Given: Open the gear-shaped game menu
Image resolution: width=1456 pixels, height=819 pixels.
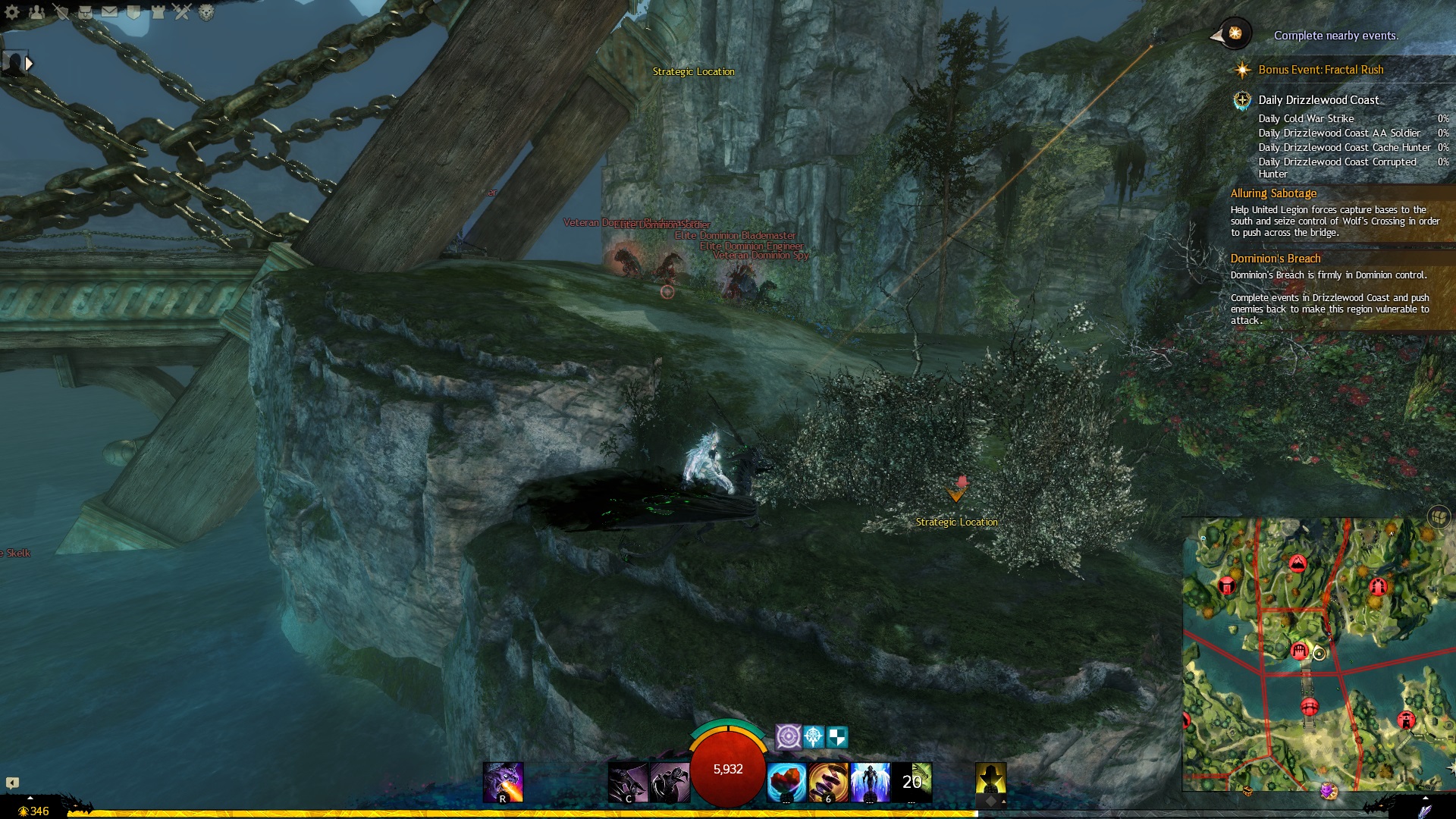Looking at the screenshot, I should click(x=12, y=11).
